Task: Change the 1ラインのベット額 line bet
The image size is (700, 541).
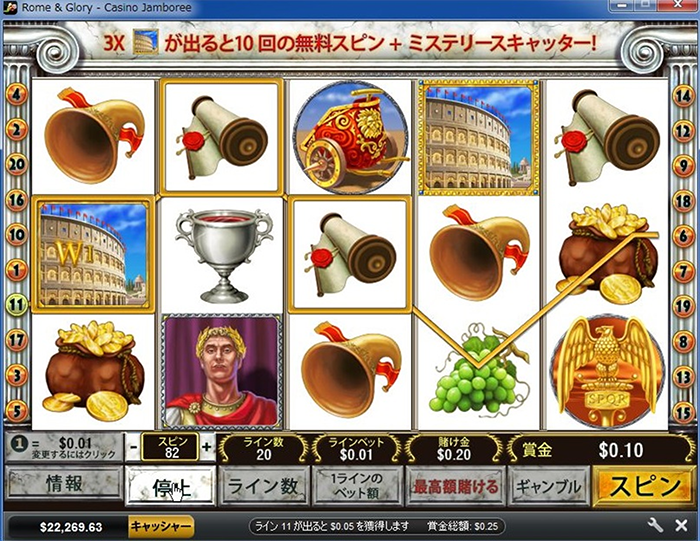Action: tap(357, 488)
